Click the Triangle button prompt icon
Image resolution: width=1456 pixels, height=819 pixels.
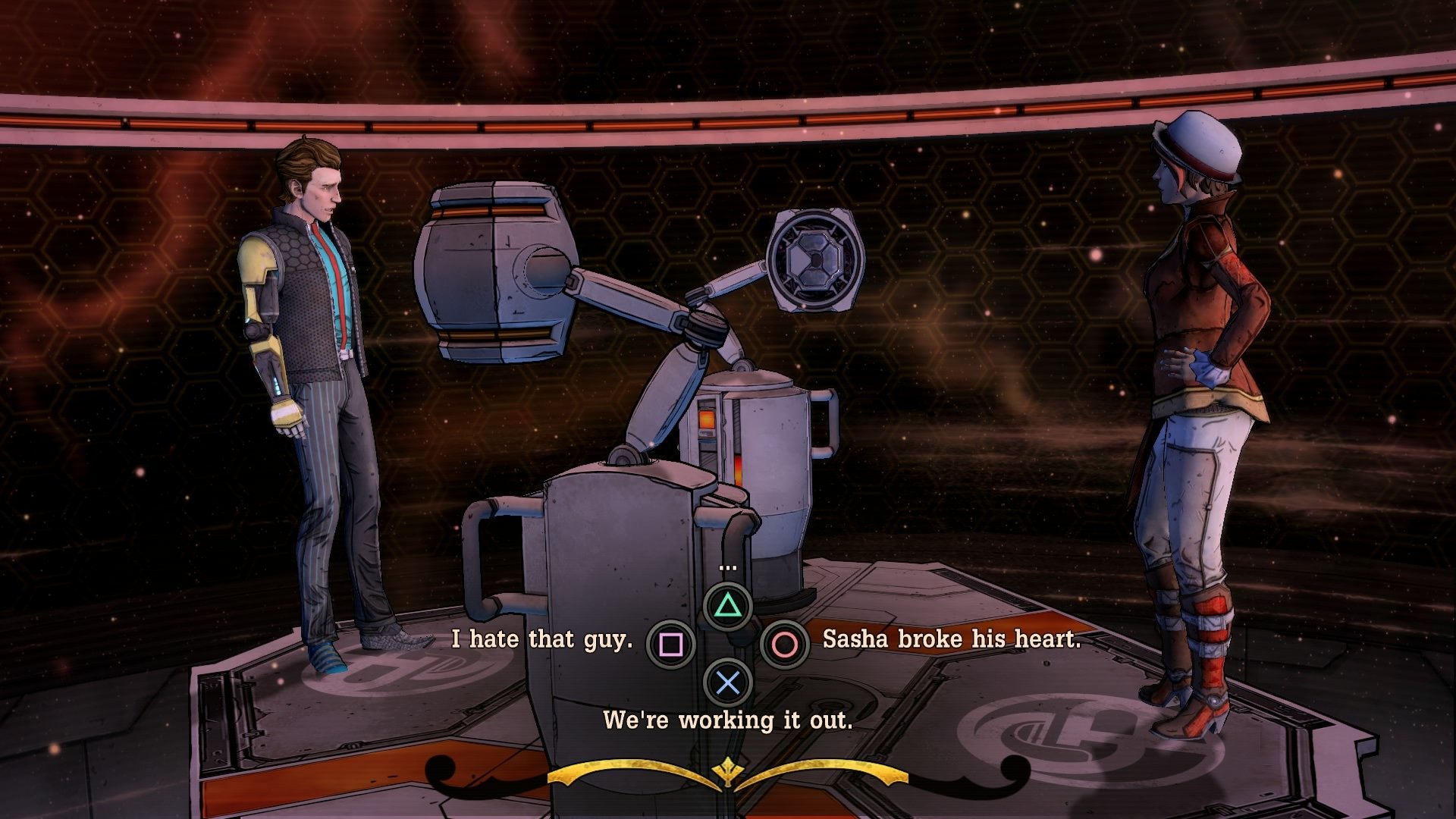click(727, 604)
